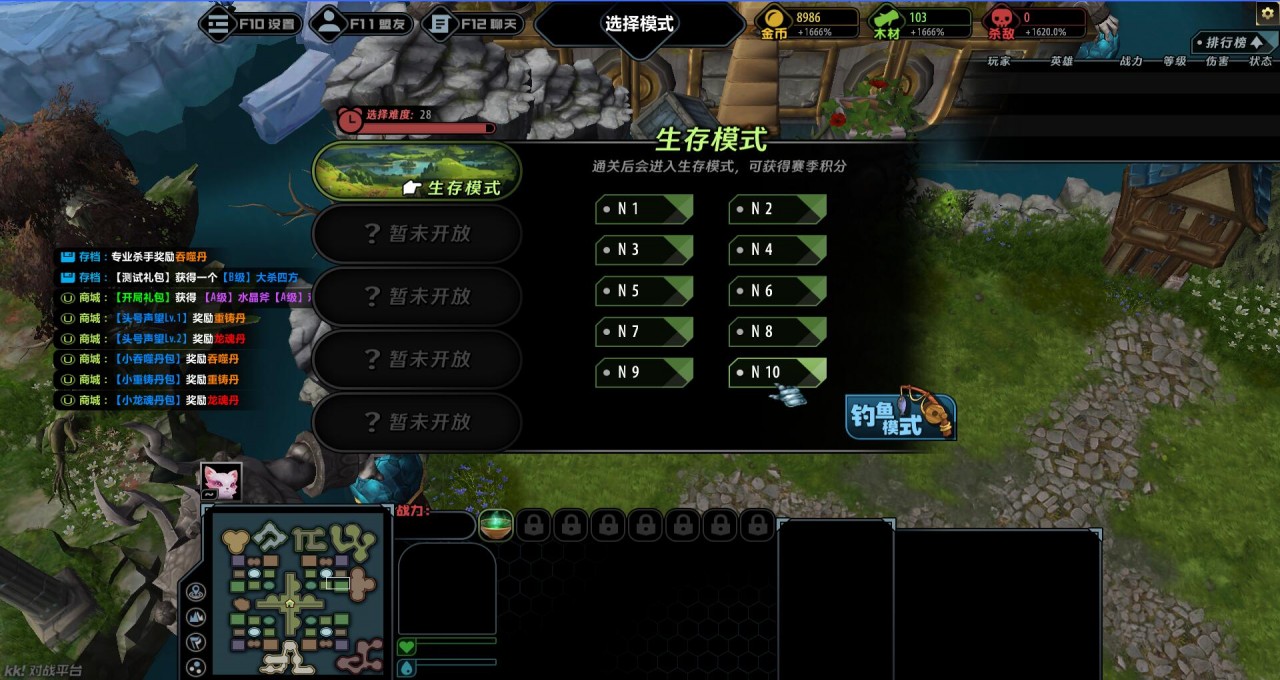Open the F10 settings menu

point(250,24)
